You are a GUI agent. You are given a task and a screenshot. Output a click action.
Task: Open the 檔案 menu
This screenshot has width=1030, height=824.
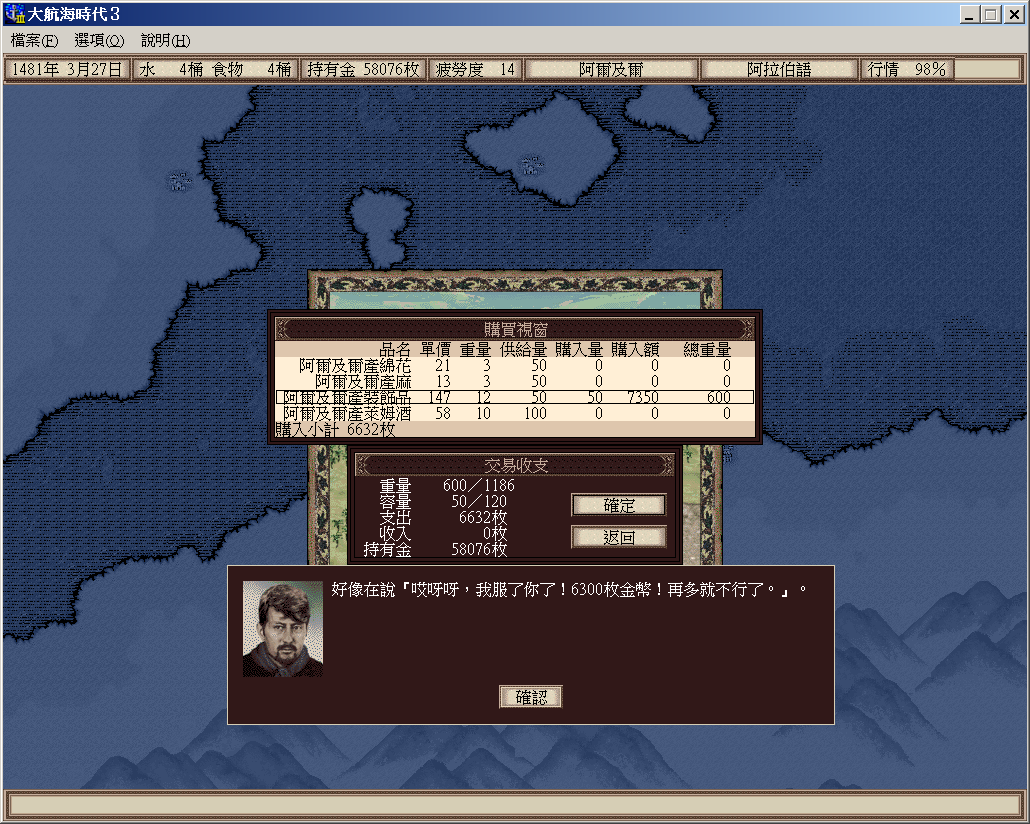coord(35,41)
